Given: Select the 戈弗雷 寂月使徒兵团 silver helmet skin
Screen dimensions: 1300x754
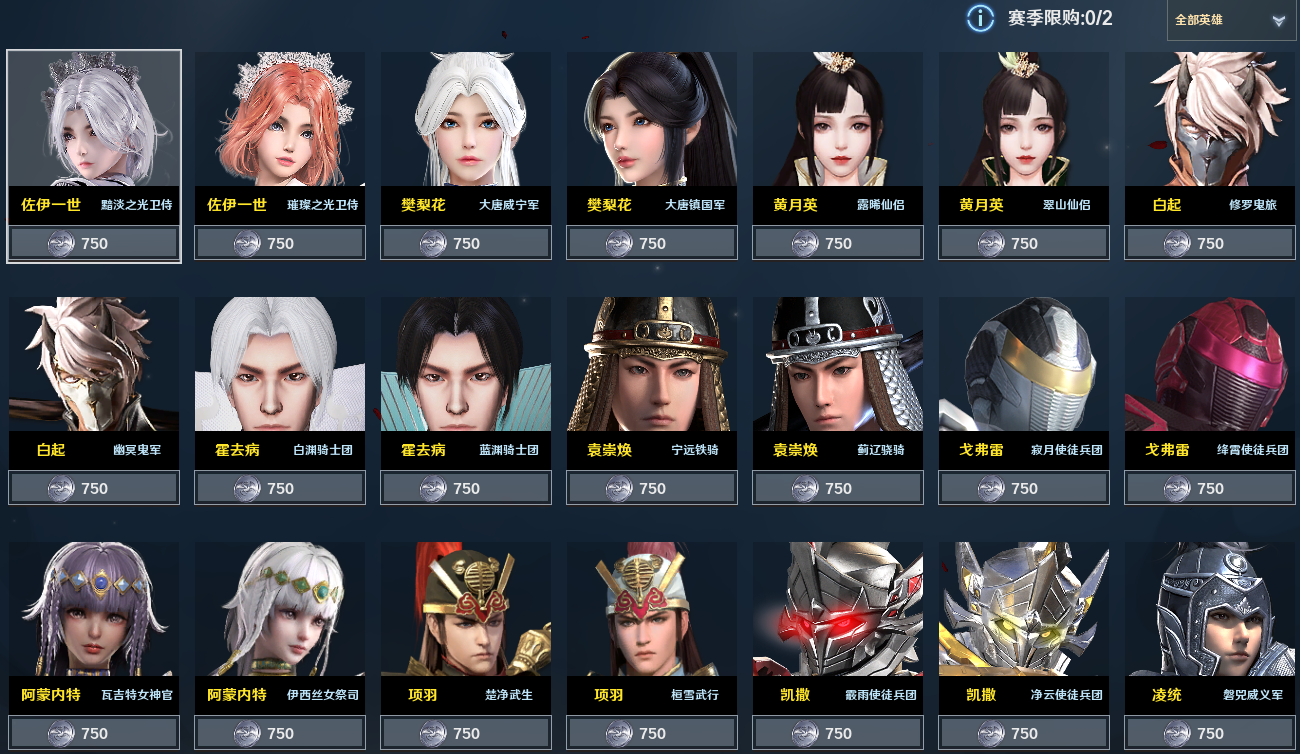Looking at the screenshot, I should click(x=1024, y=365).
